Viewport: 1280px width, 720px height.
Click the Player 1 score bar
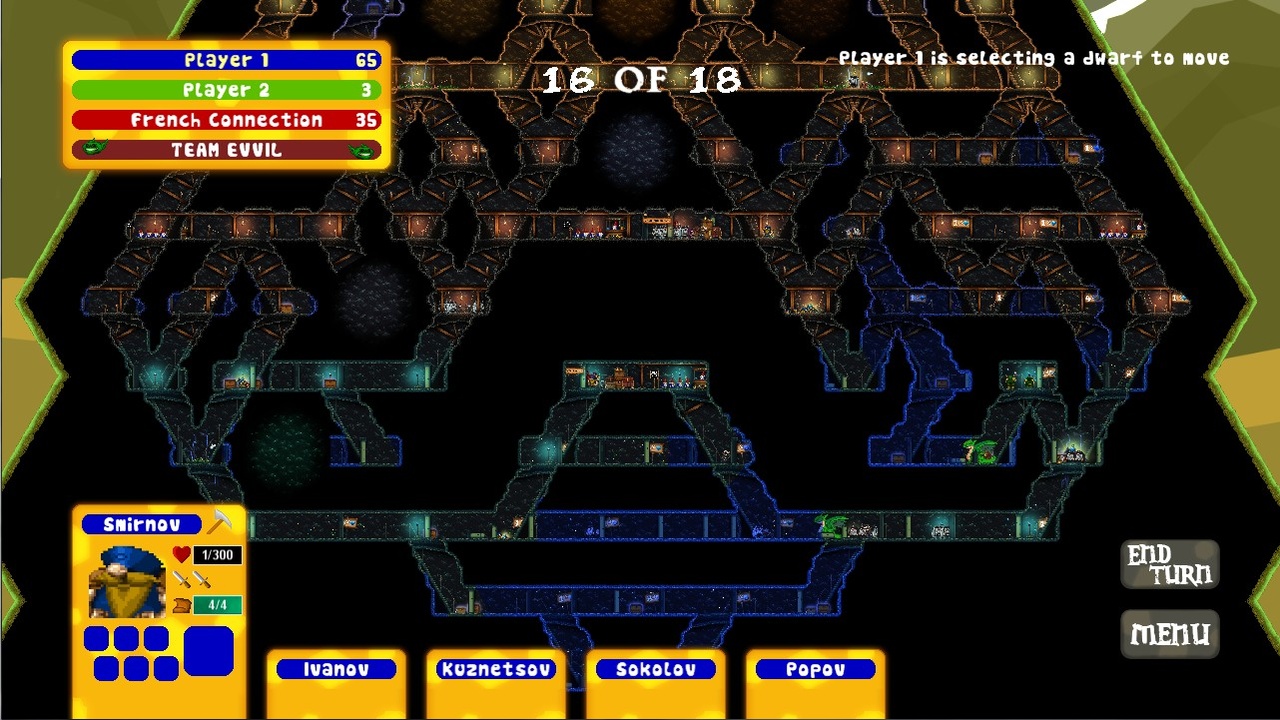pyautogui.click(x=225, y=60)
